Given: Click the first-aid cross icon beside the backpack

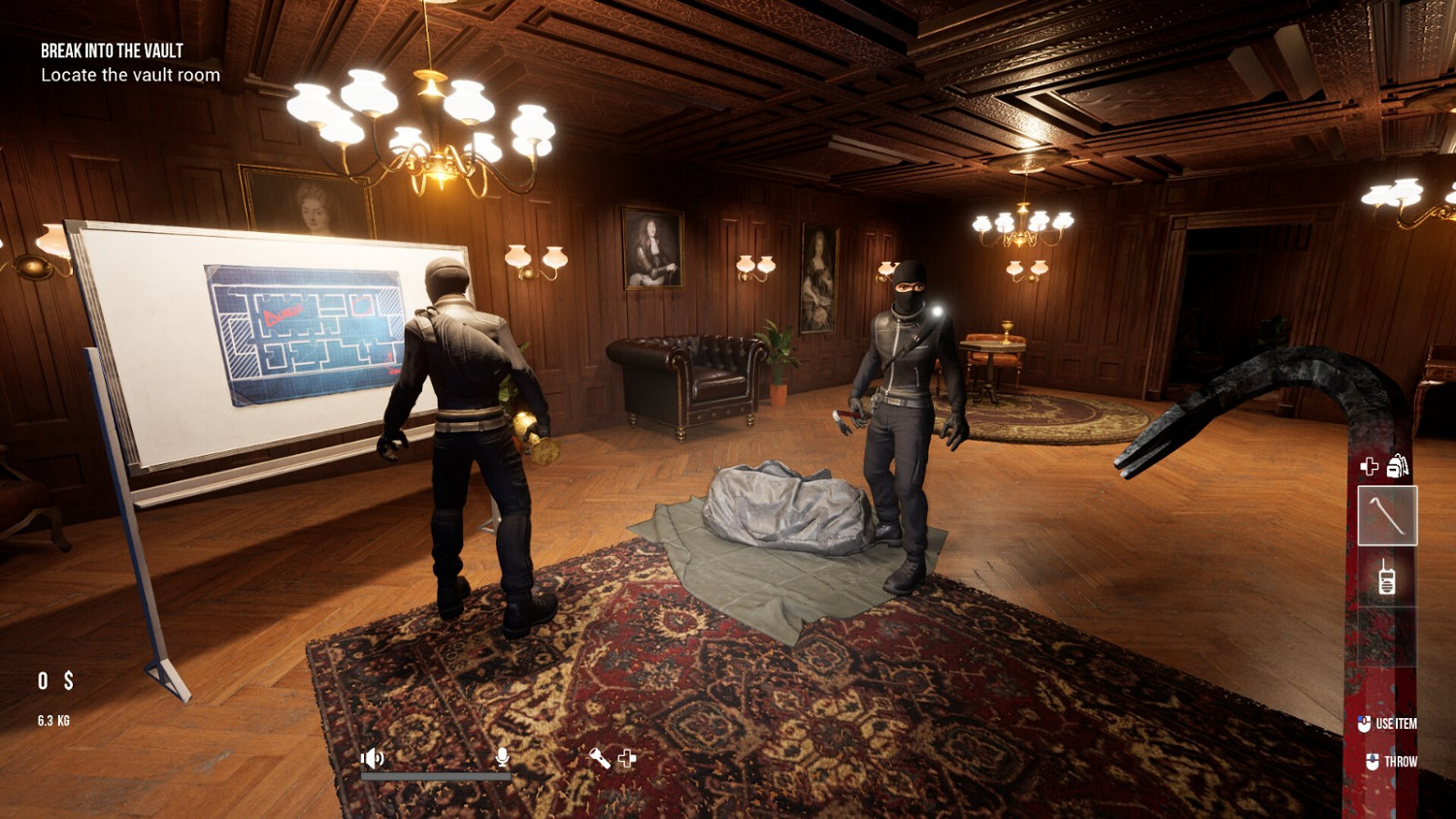Looking at the screenshot, I should point(1369,466).
